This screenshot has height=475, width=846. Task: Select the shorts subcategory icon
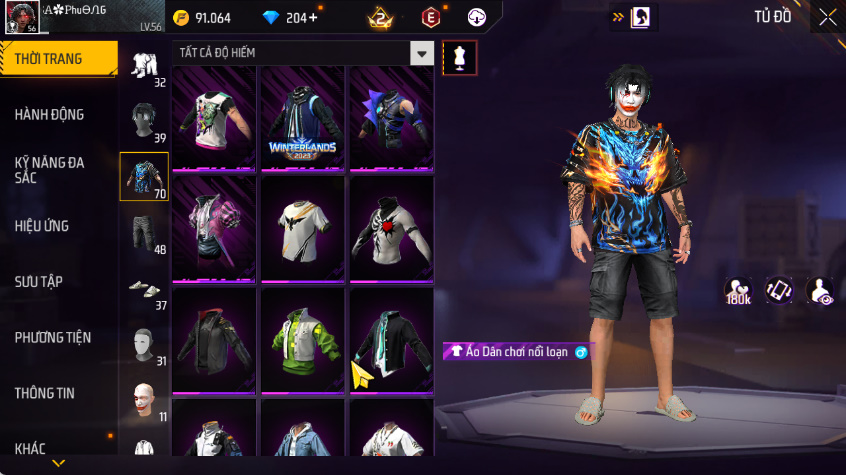tap(142, 232)
